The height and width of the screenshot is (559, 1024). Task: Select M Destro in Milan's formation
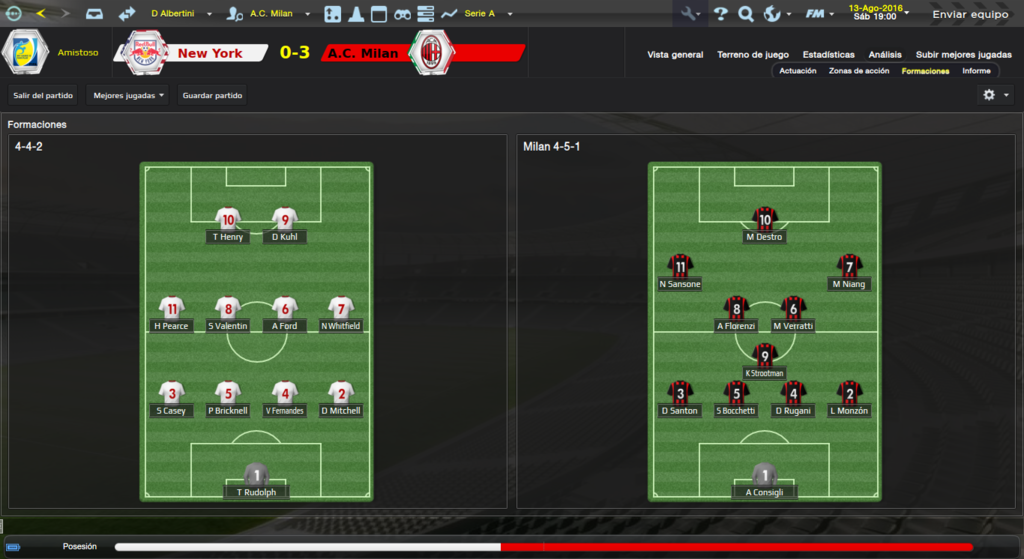(764, 237)
